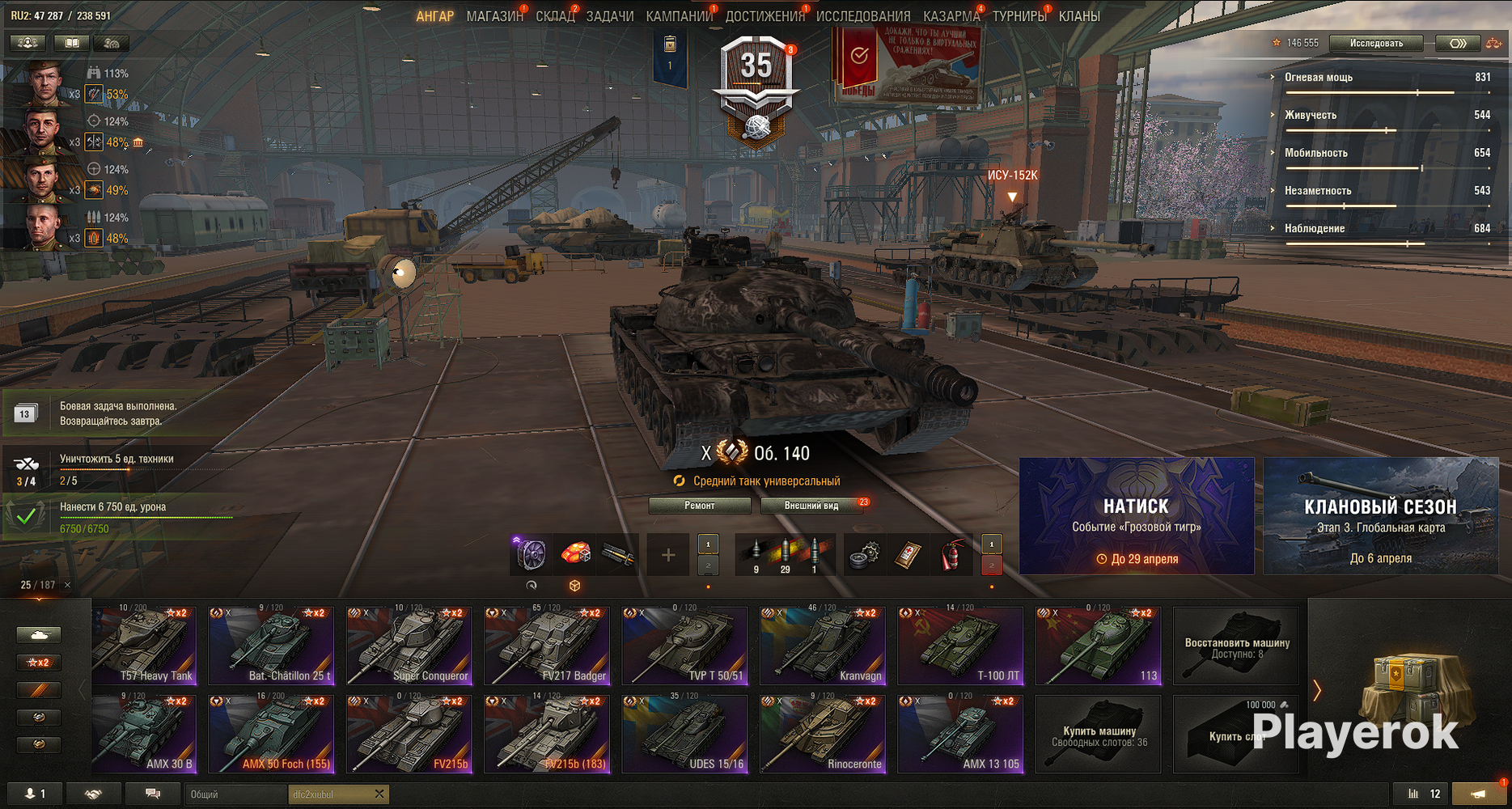Open the НАТИСК event banner
The height and width of the screenshot is (809, 1512).
[x=1136, y=516]
